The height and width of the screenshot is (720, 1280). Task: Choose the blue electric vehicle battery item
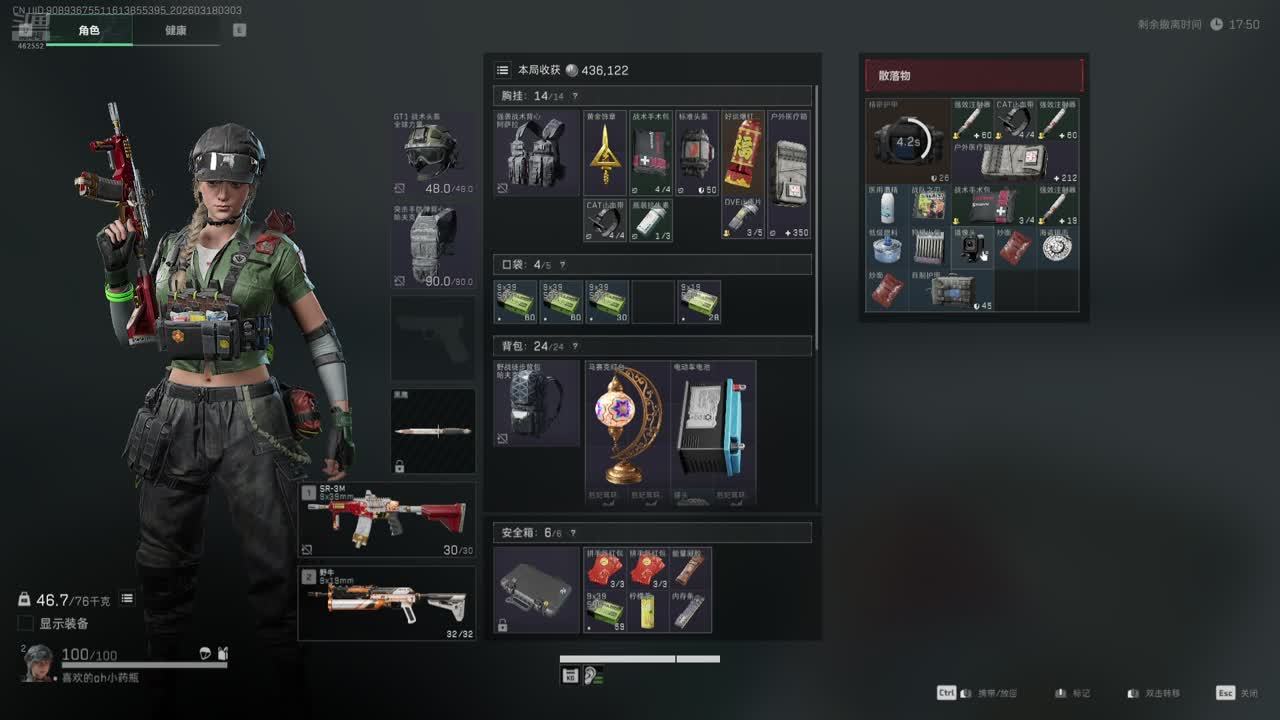(x=713, y=430)
